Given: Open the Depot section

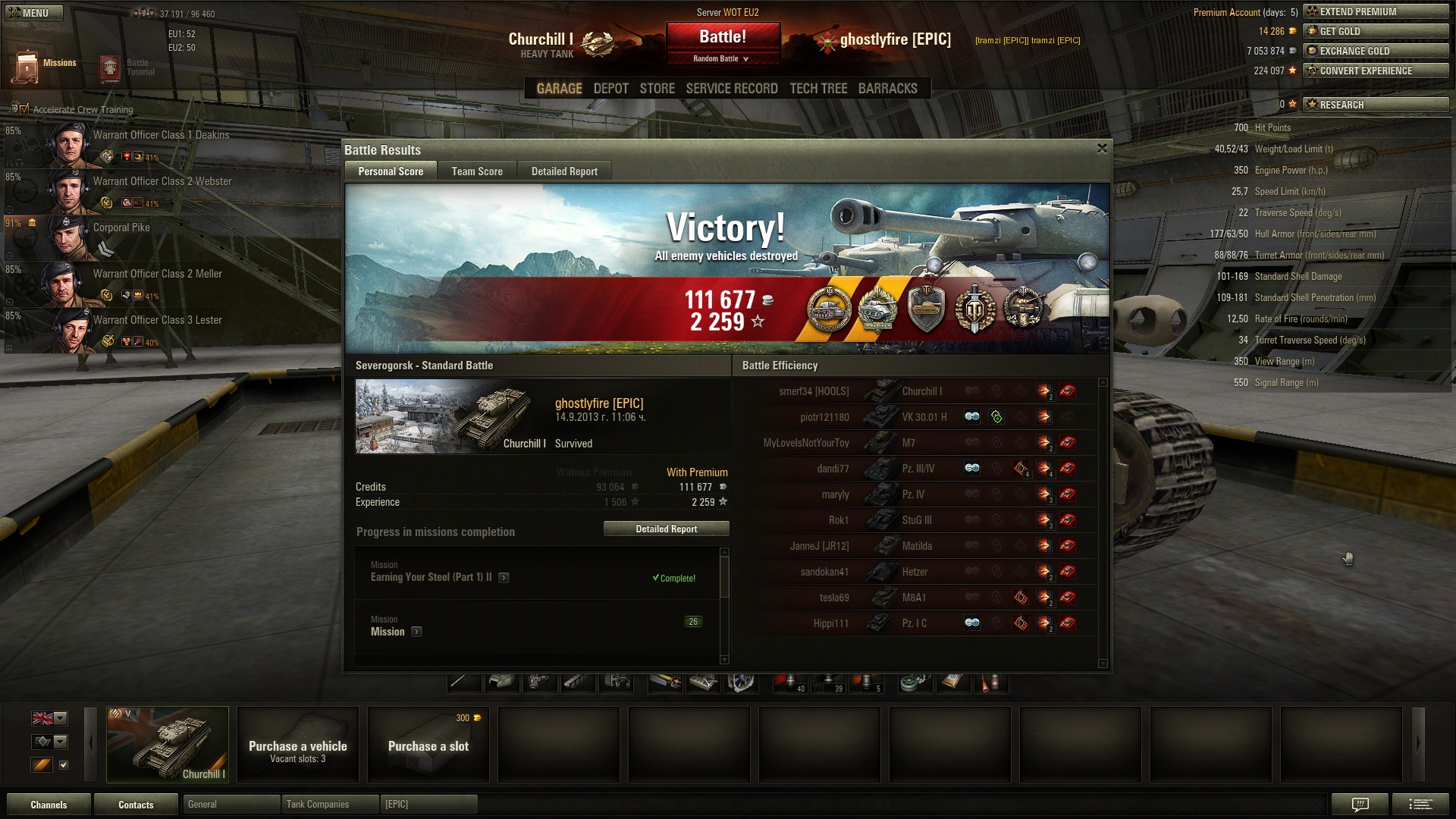Looking at the screenshot, I should click(610, 89).
